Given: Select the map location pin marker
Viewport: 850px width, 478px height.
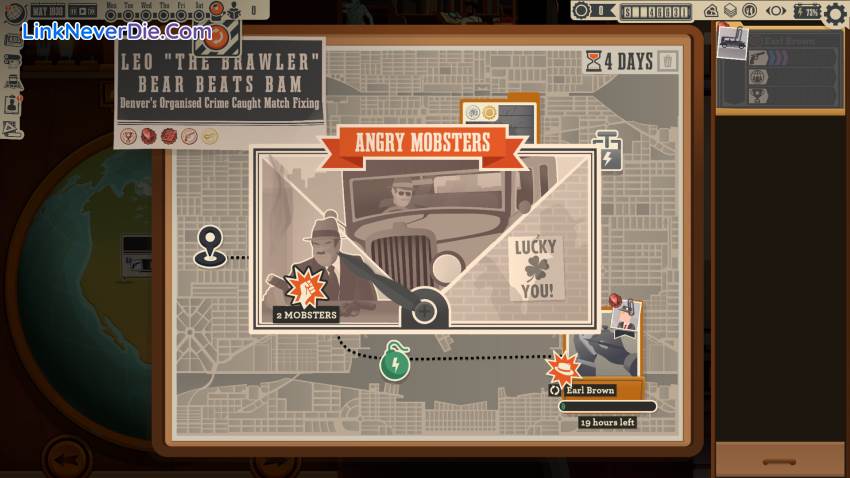Looking at the screenshot, I should (x=209, y=244).
